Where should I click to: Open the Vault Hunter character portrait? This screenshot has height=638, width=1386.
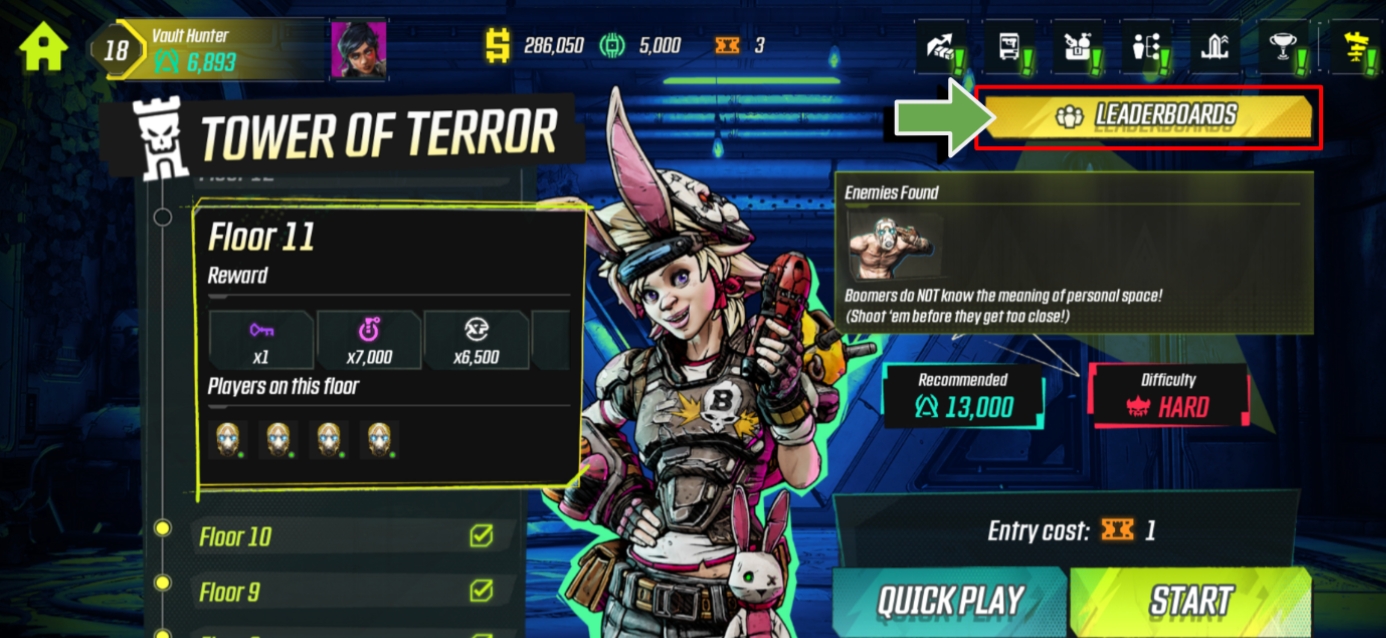[358, 50]
